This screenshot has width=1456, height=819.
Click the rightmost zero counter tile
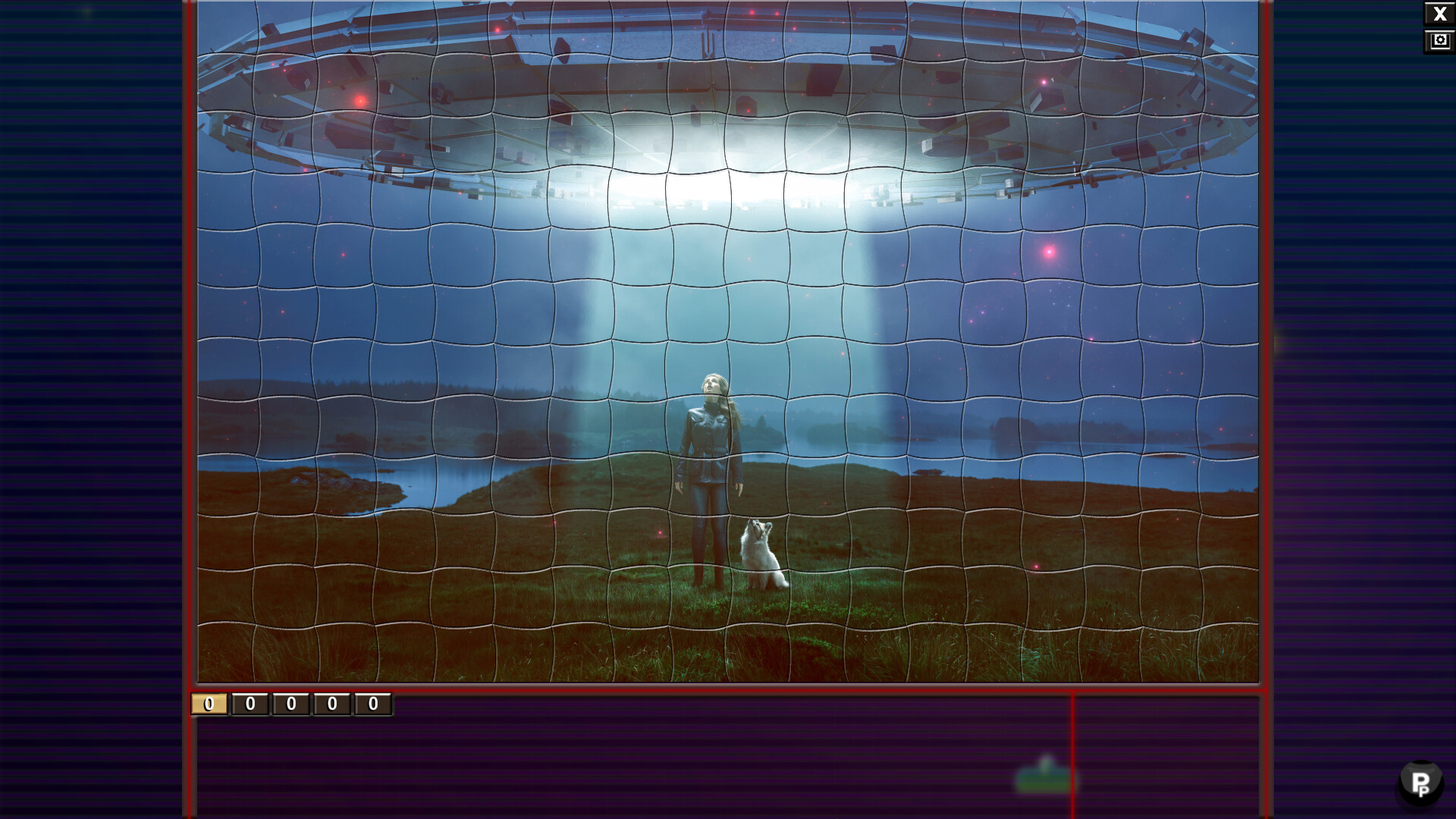click(371, 704)
